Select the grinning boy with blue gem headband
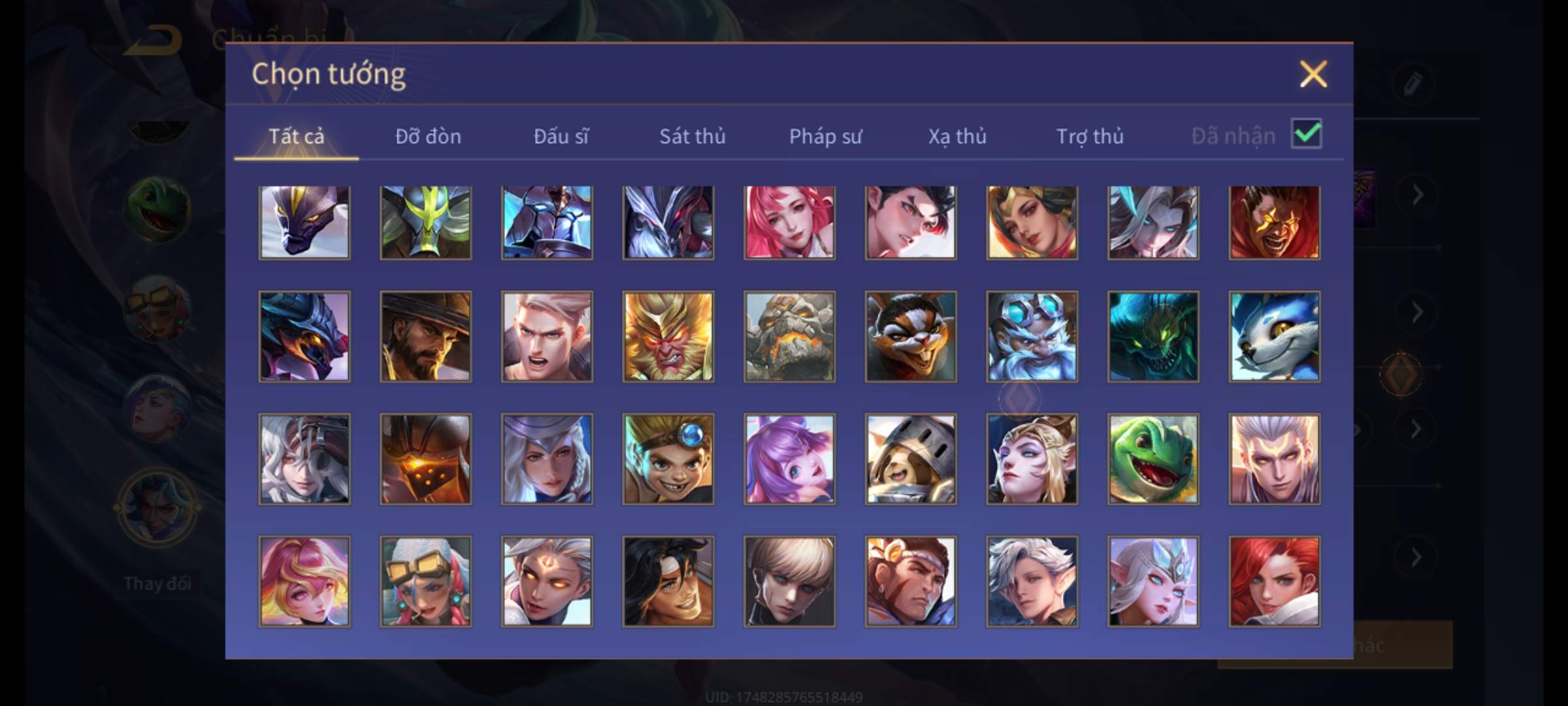The height and width of the screenshot is (706, 1568). (x=668, y=459)
